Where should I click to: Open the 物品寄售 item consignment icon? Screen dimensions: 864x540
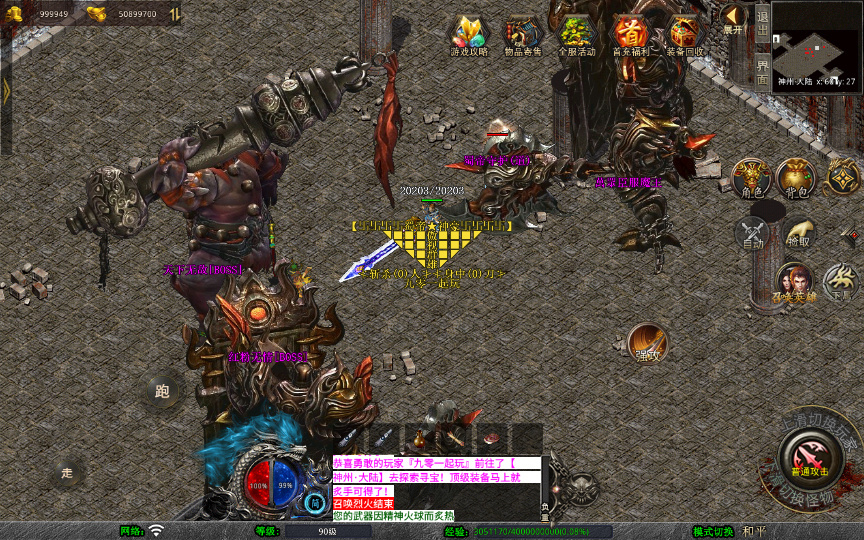tap(522, 35)
